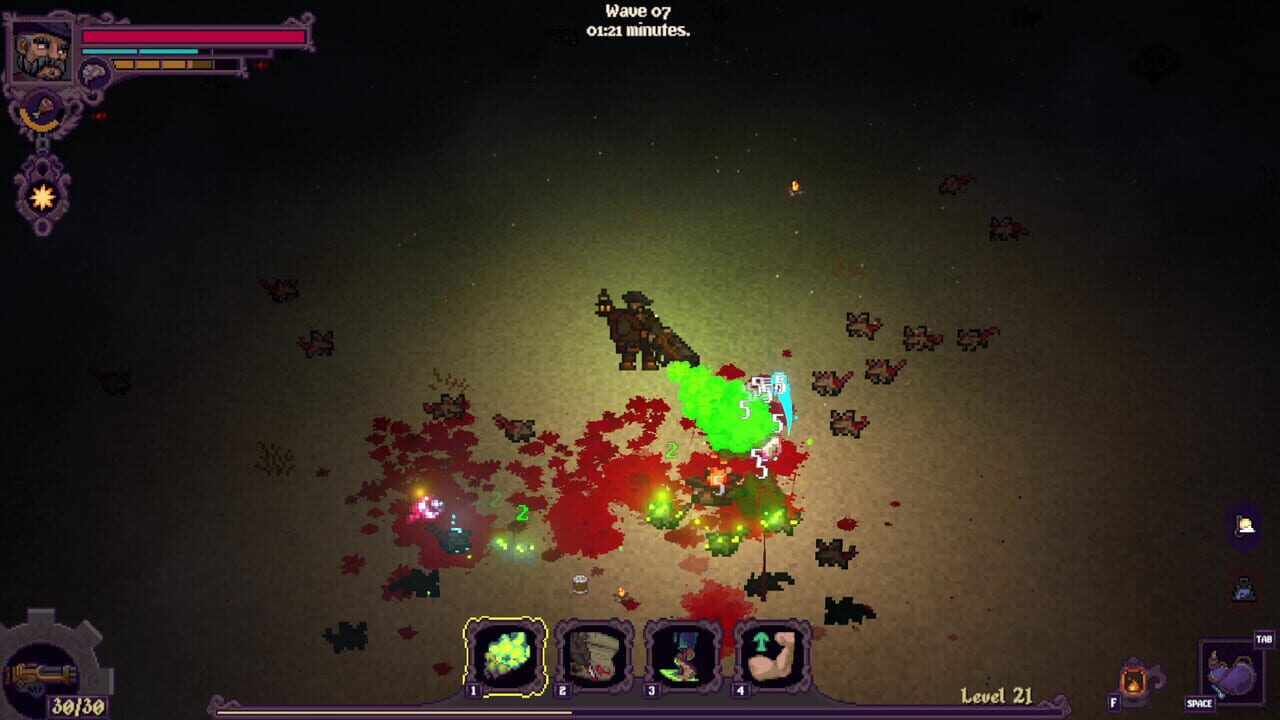Viewport: 1280px width, 720px height.
Task: Click the lantern icon beside the F key
Action: [1134, 682]
